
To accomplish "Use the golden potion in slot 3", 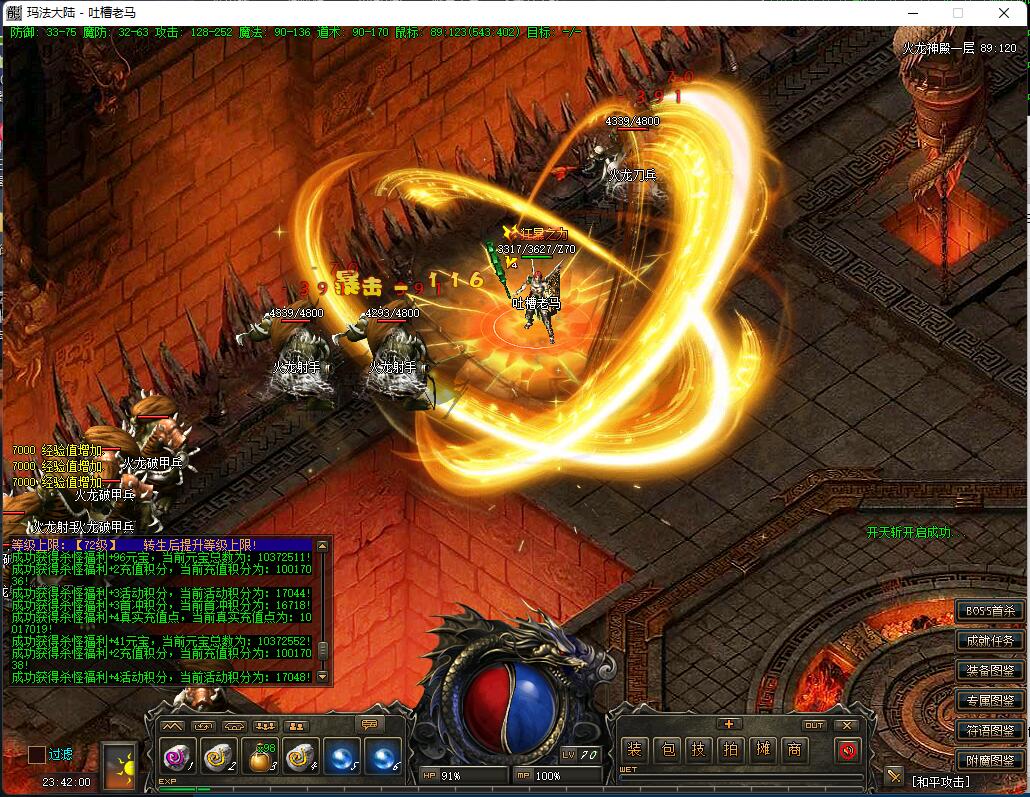I will point(261,757).
